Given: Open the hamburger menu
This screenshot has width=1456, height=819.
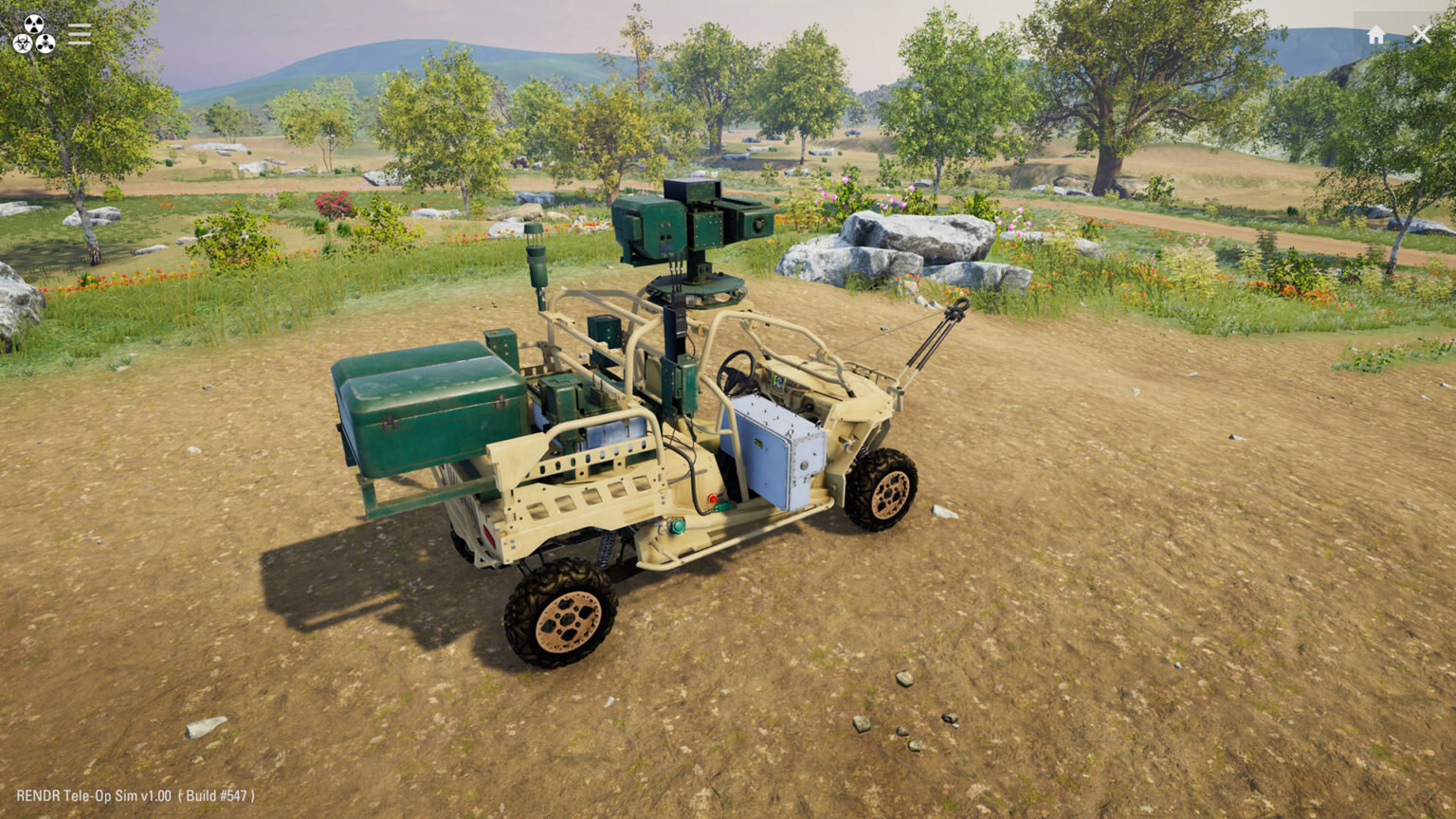Looking at the screenshot, I should tap(80, 34).
